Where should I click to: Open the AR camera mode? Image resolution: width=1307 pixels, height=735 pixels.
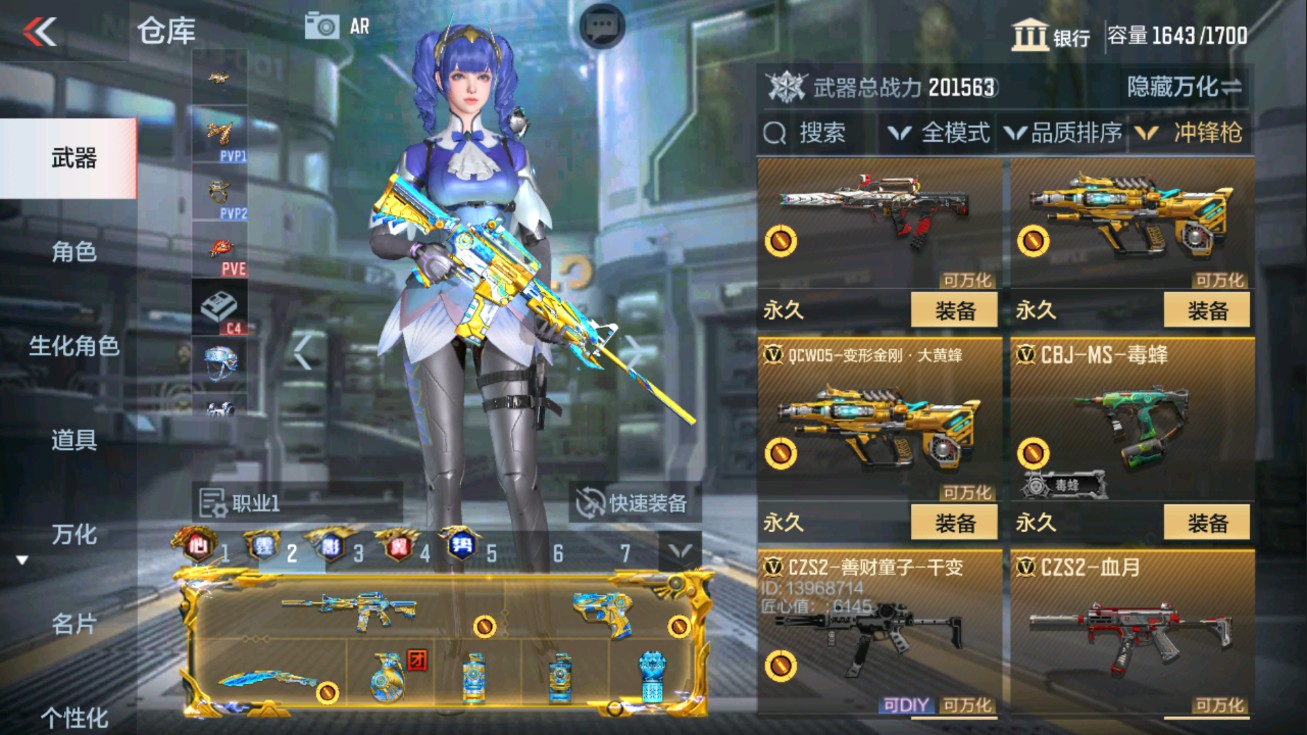point(333,25)
